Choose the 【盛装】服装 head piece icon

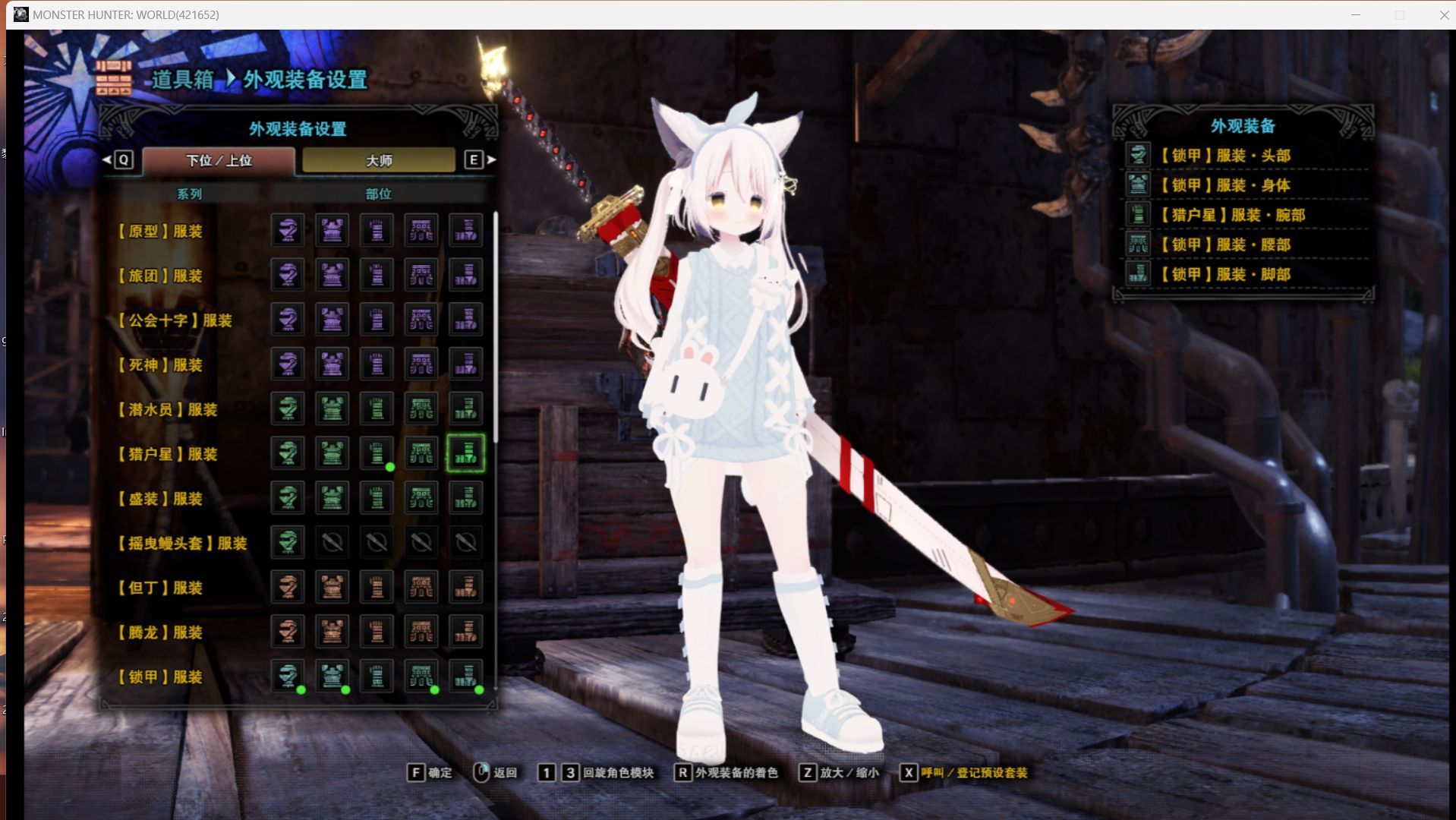click(x=288, y=498)
